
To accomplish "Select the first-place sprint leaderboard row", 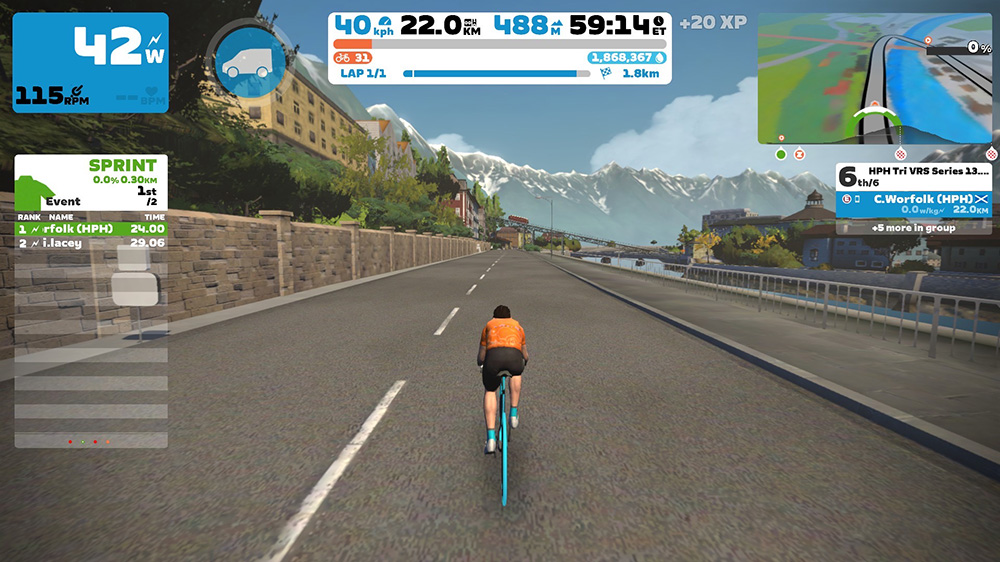I will [90, 228].
